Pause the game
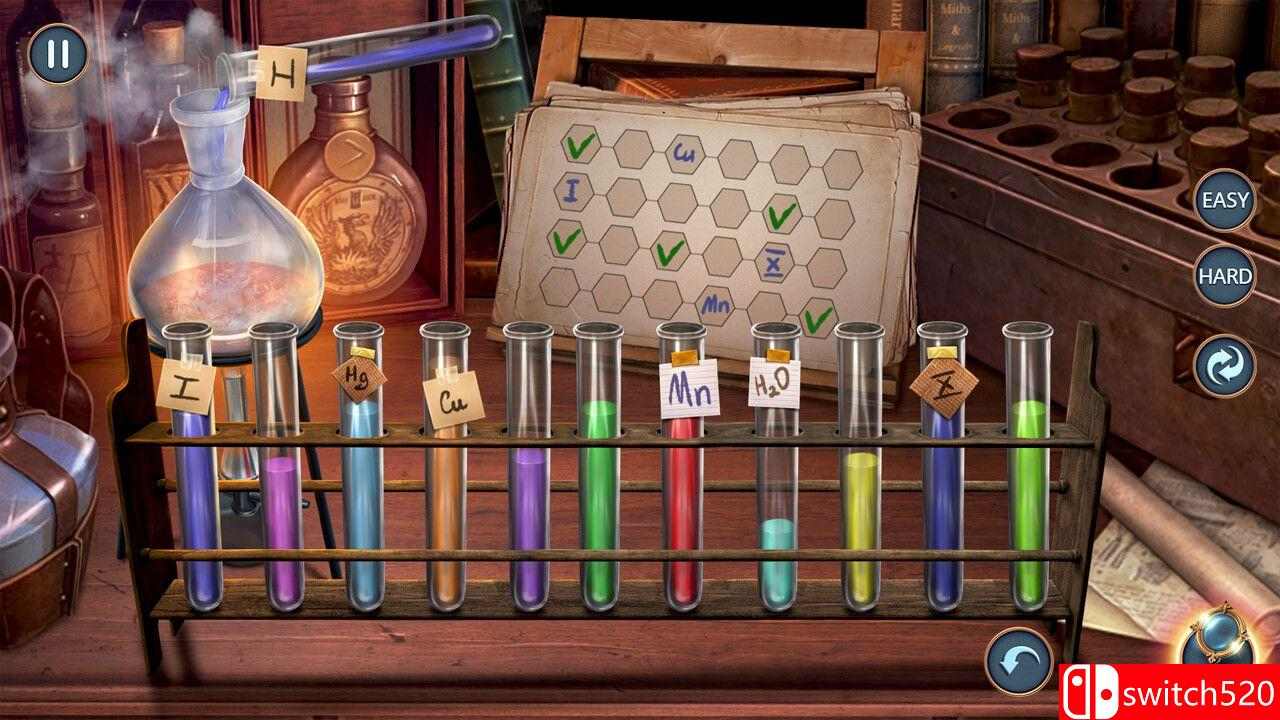1280x720 pixels. (x=58, y=54)
